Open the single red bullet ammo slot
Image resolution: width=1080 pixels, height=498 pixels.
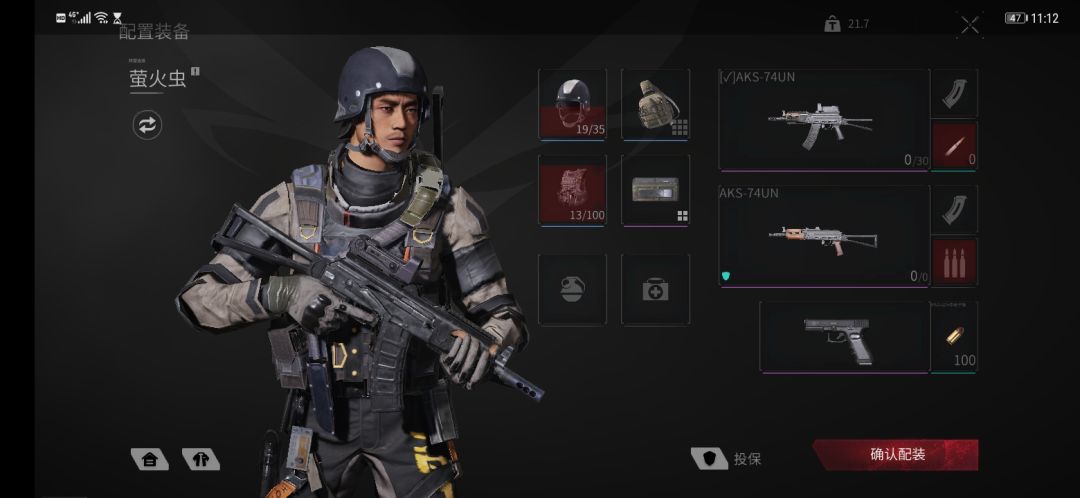(x=954, y=146)
